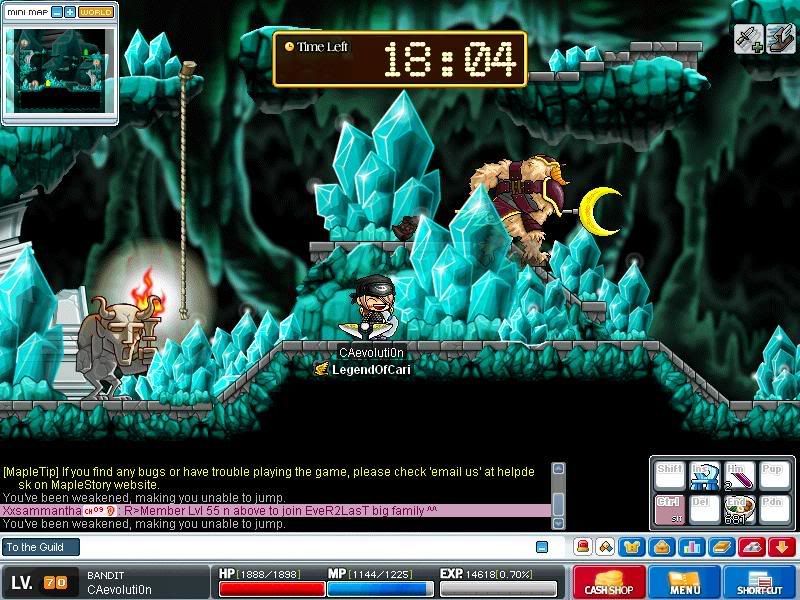Expand the mini map with plus button
Screen dimensions: 800x600
pos(69,12)
